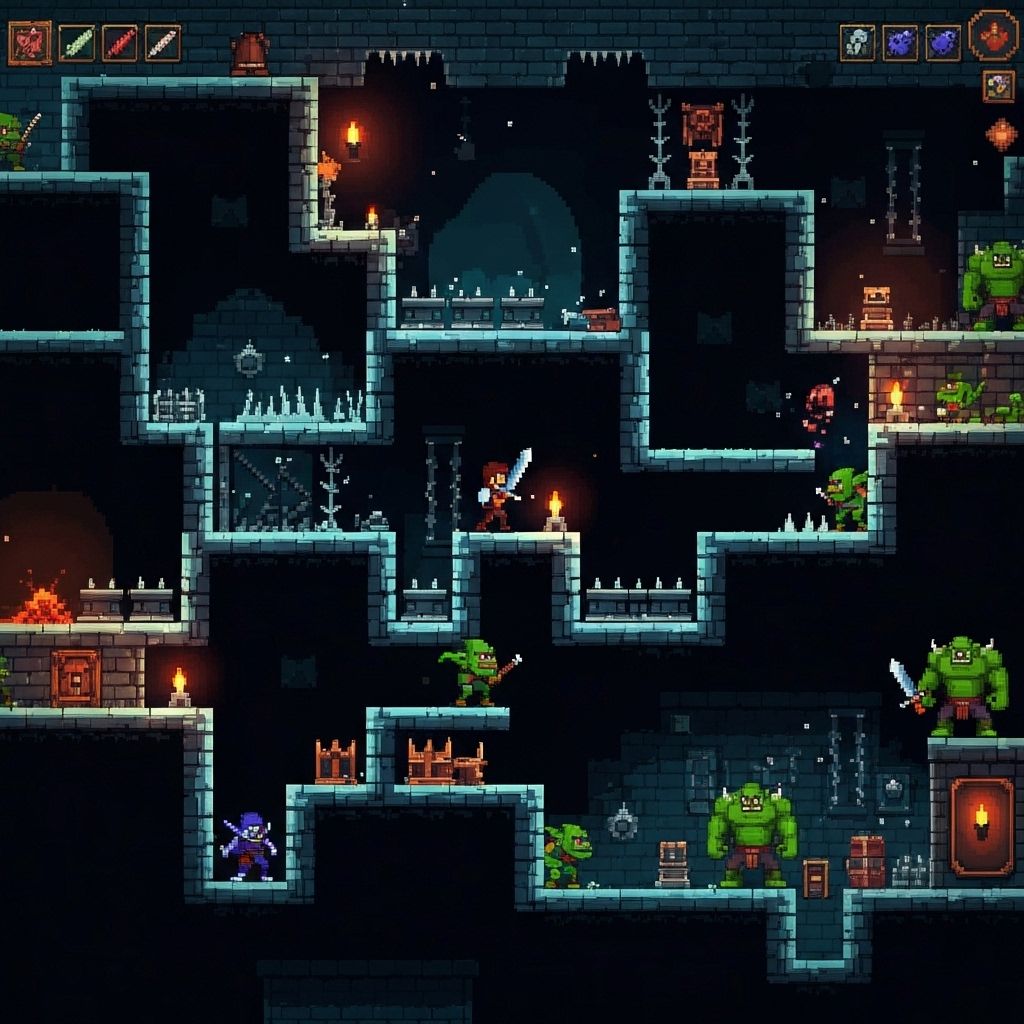Choose the green sword slot
Viewport: 1024px width, 1024px height.
click(x=76, y=43)
